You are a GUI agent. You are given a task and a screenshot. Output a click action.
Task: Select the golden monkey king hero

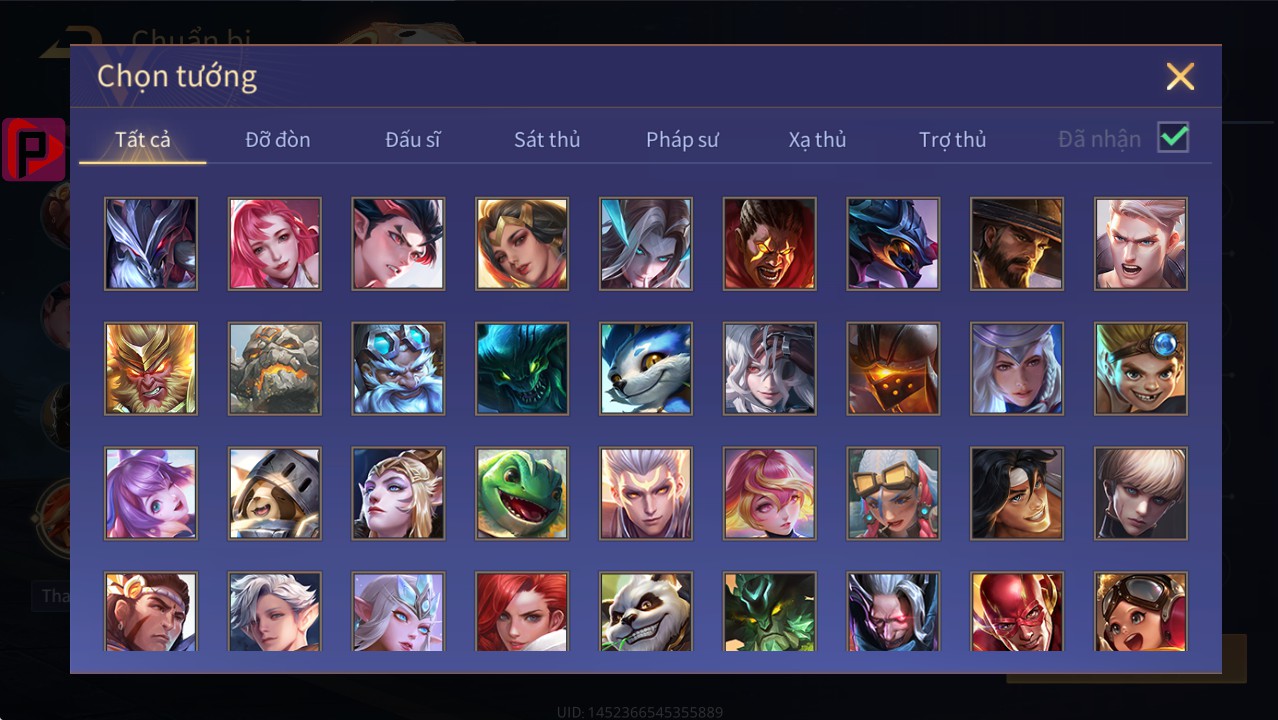pyautogui.click(x=151, y=368)
